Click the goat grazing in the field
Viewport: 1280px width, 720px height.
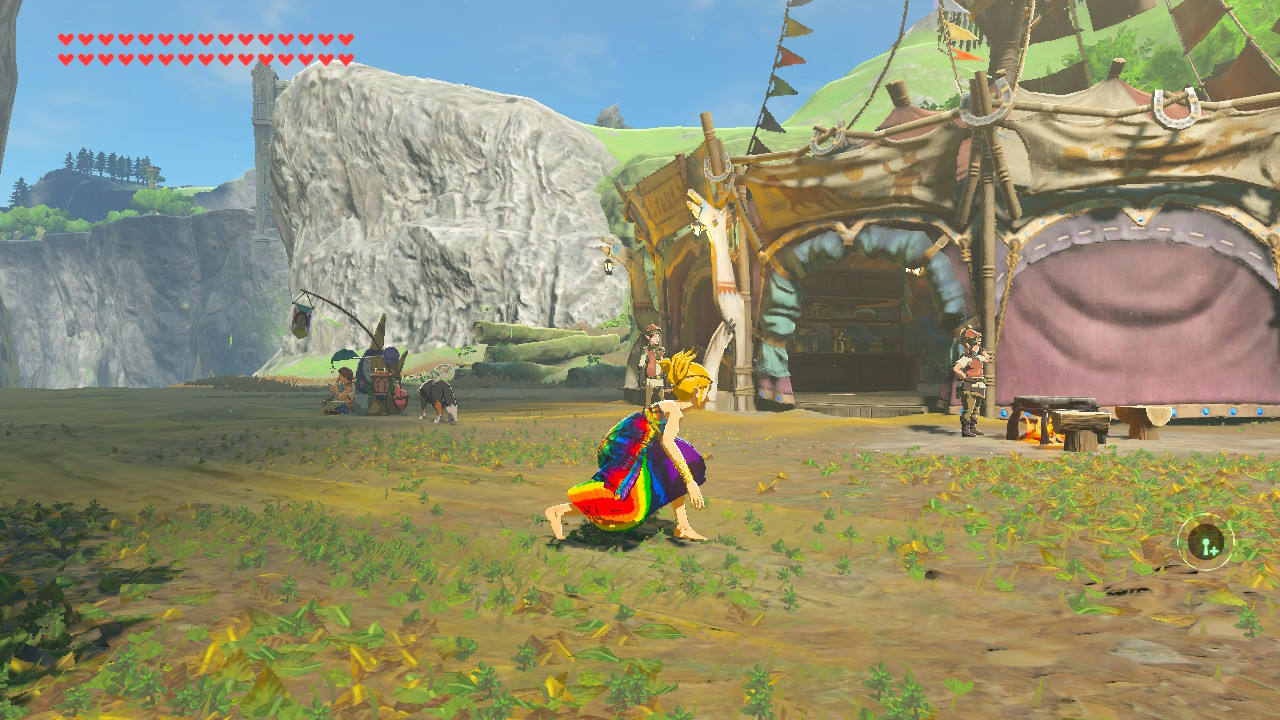[439, 394]
